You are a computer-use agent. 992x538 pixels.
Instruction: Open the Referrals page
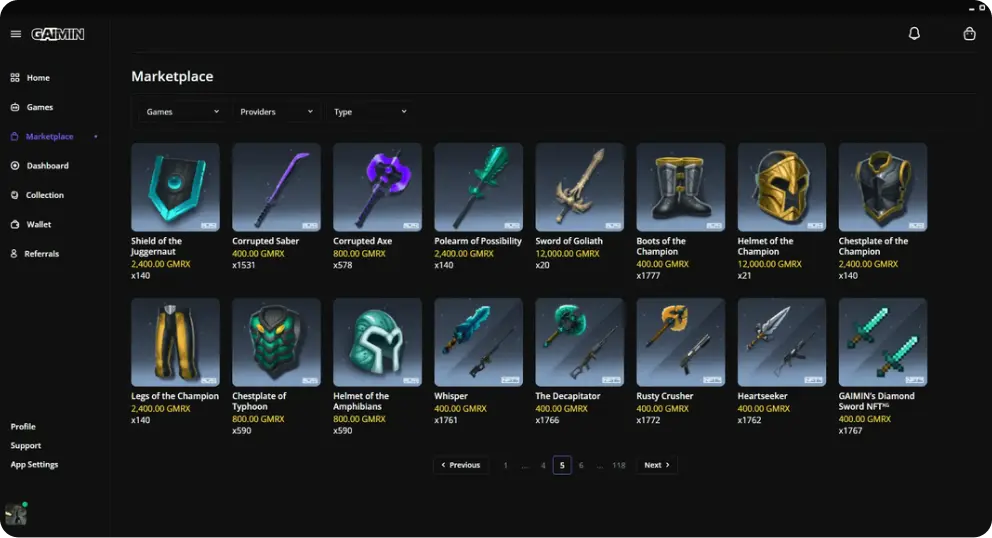click(x=41, y=254)
